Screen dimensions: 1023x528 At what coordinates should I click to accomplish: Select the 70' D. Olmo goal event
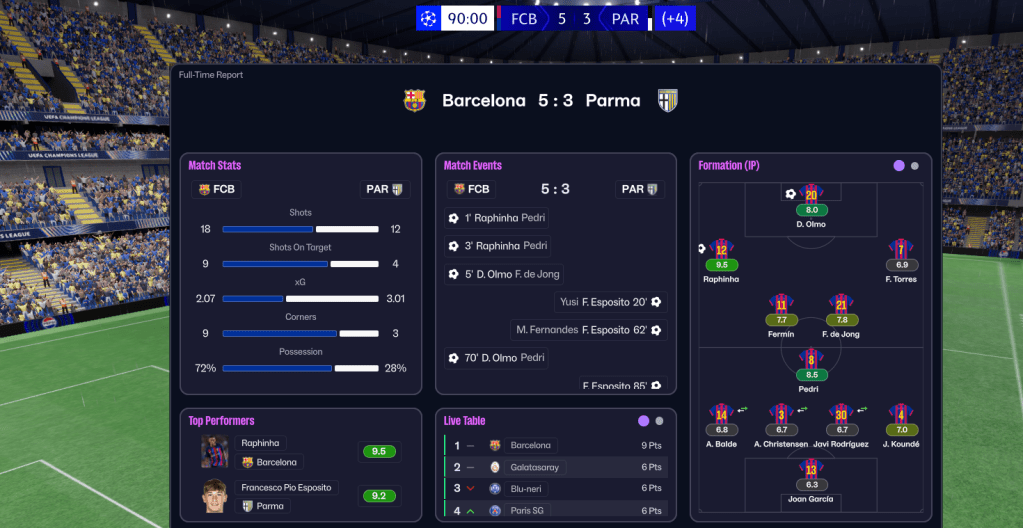click(497, 357)
